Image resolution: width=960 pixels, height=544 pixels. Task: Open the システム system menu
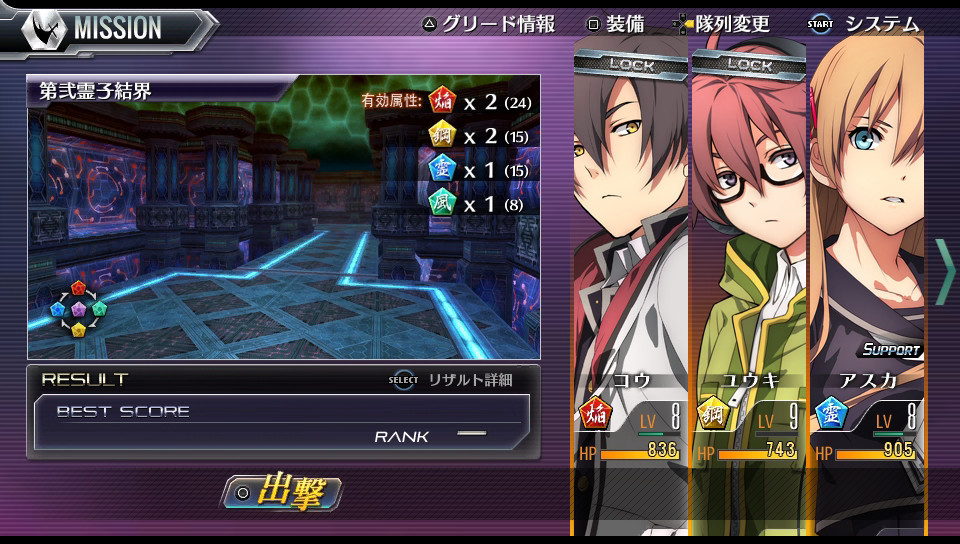(865, 24)
